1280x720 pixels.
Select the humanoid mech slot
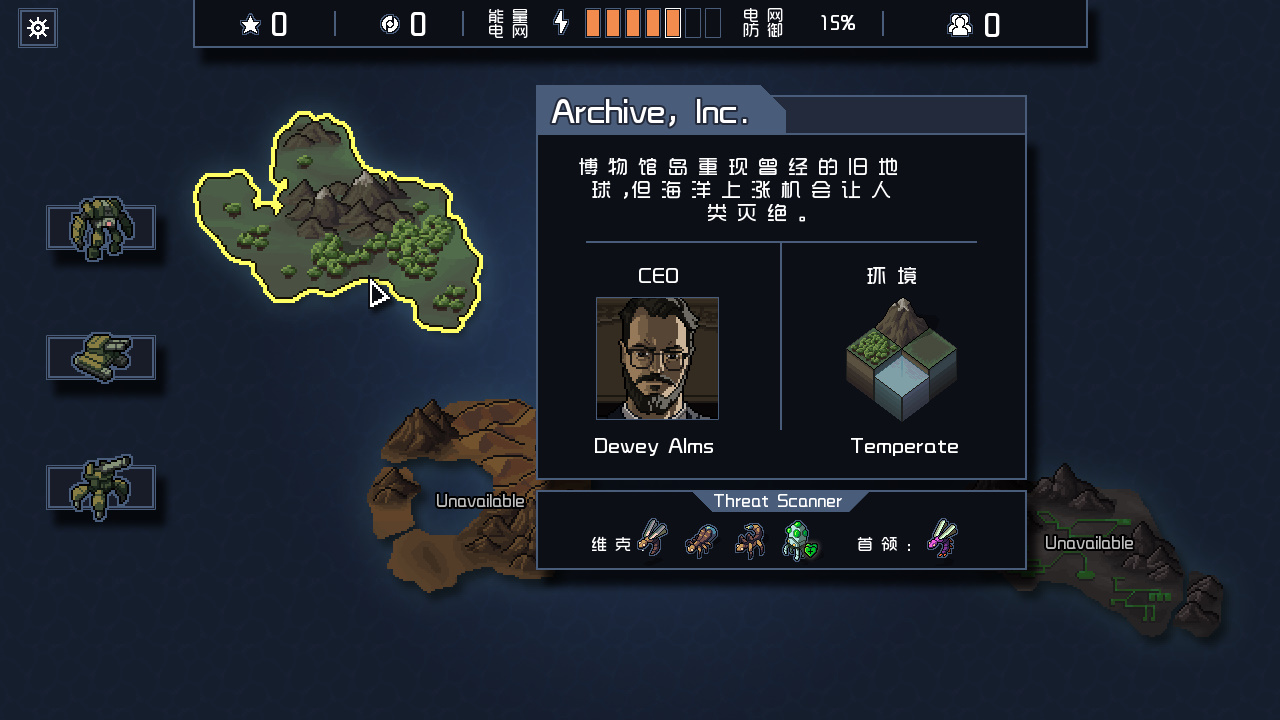(x=101, y=228)
